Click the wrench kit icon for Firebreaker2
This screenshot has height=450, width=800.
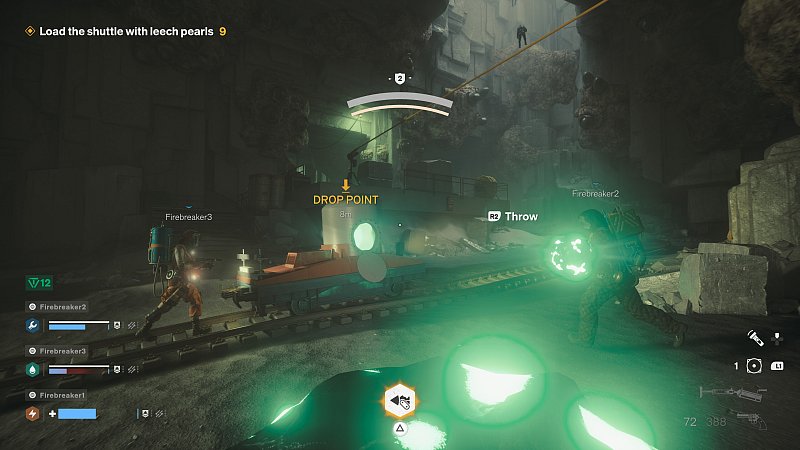click(34, 325)
